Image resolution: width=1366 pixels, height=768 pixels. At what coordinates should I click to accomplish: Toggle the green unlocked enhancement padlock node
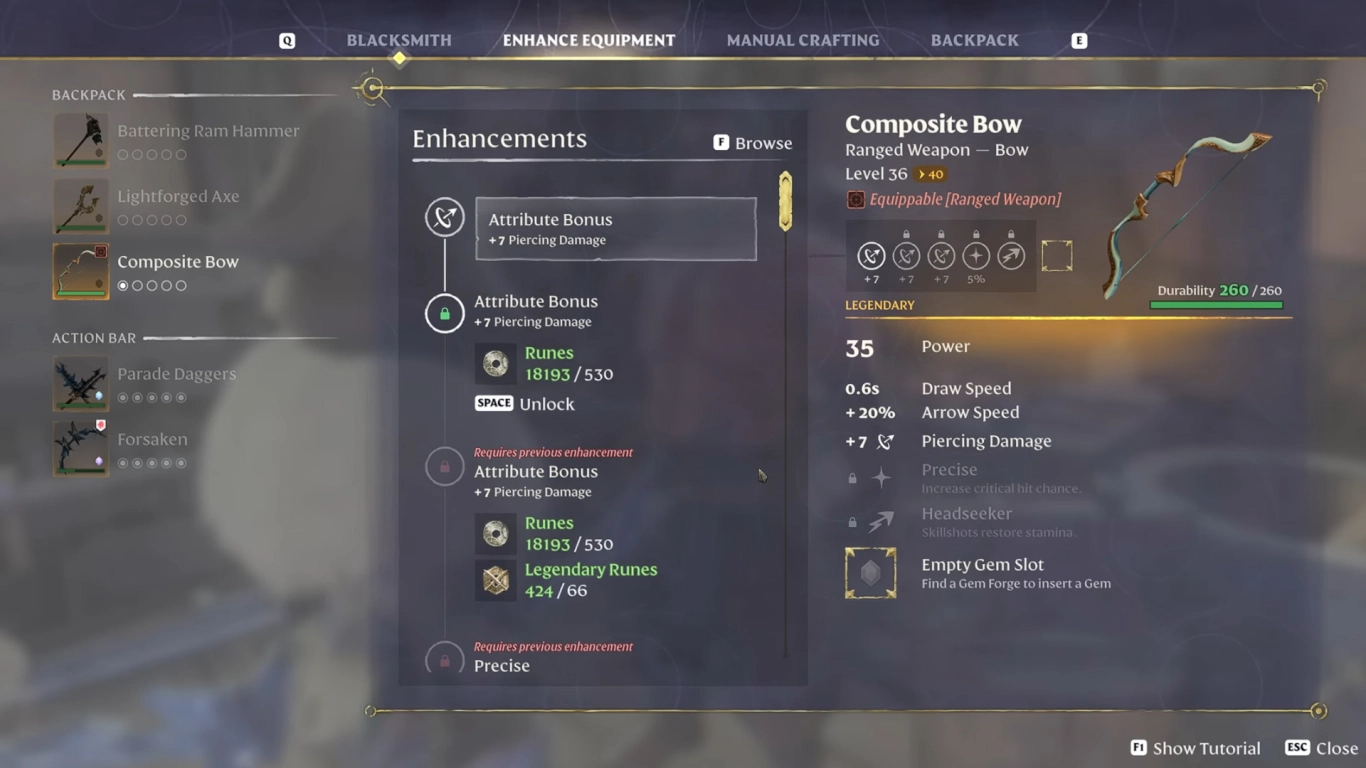(x=444, y=314)
